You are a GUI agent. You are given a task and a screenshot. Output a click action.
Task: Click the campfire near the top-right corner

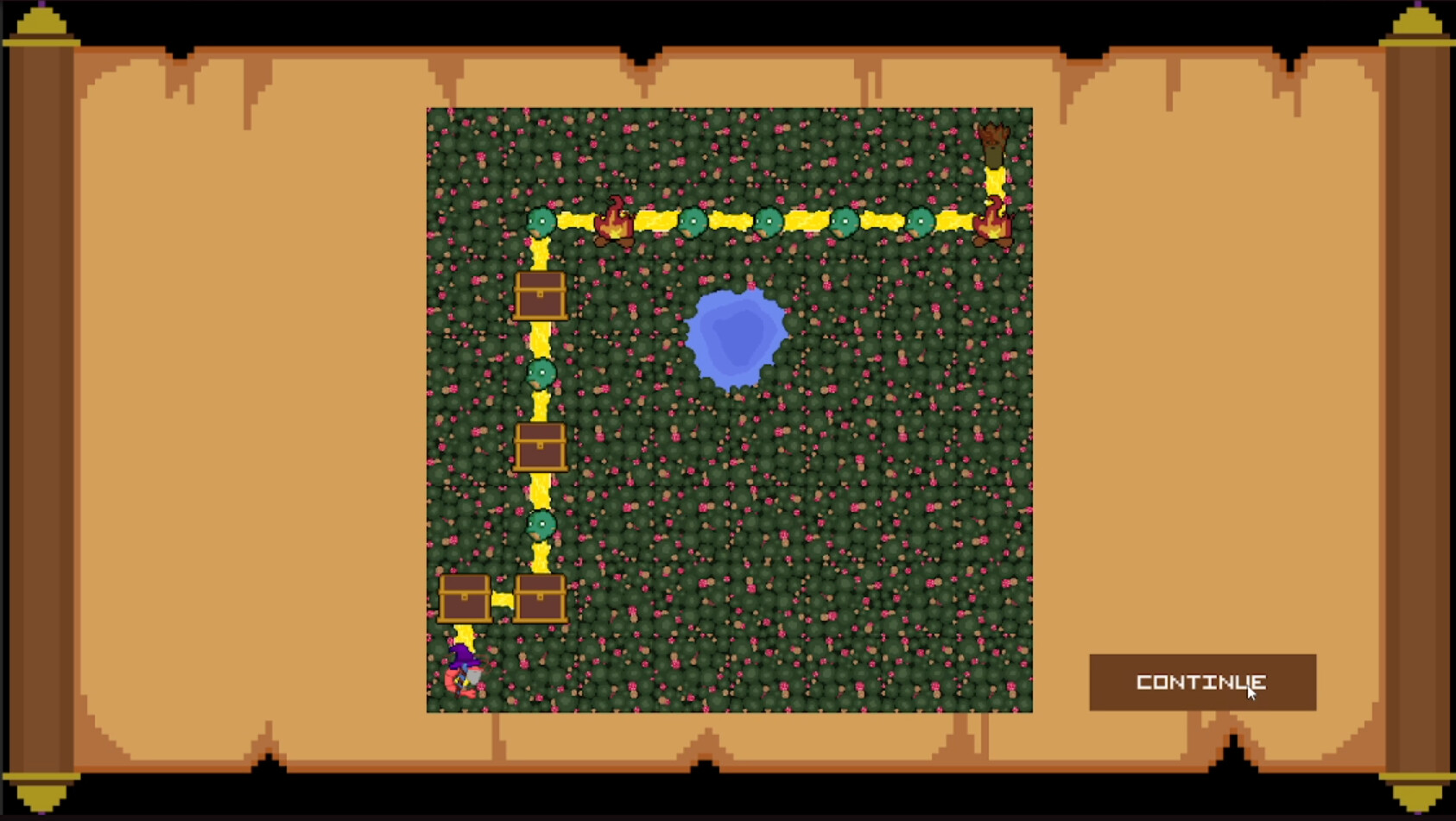point(995,226)
